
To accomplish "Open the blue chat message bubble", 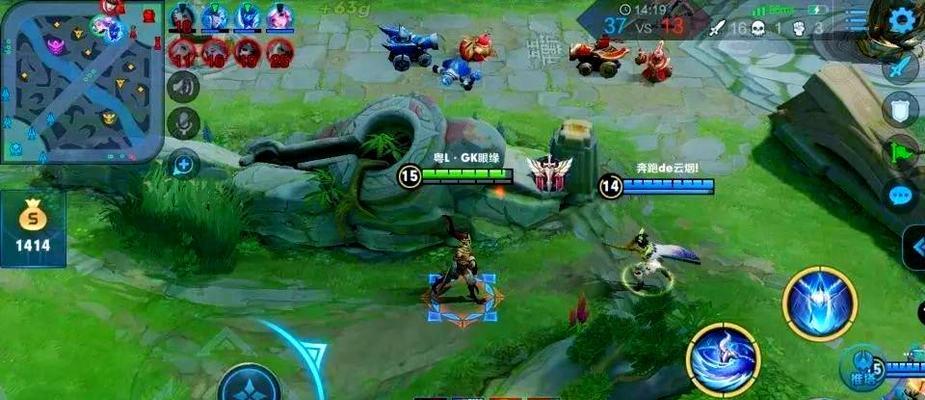I will click(x=902, y=195).
